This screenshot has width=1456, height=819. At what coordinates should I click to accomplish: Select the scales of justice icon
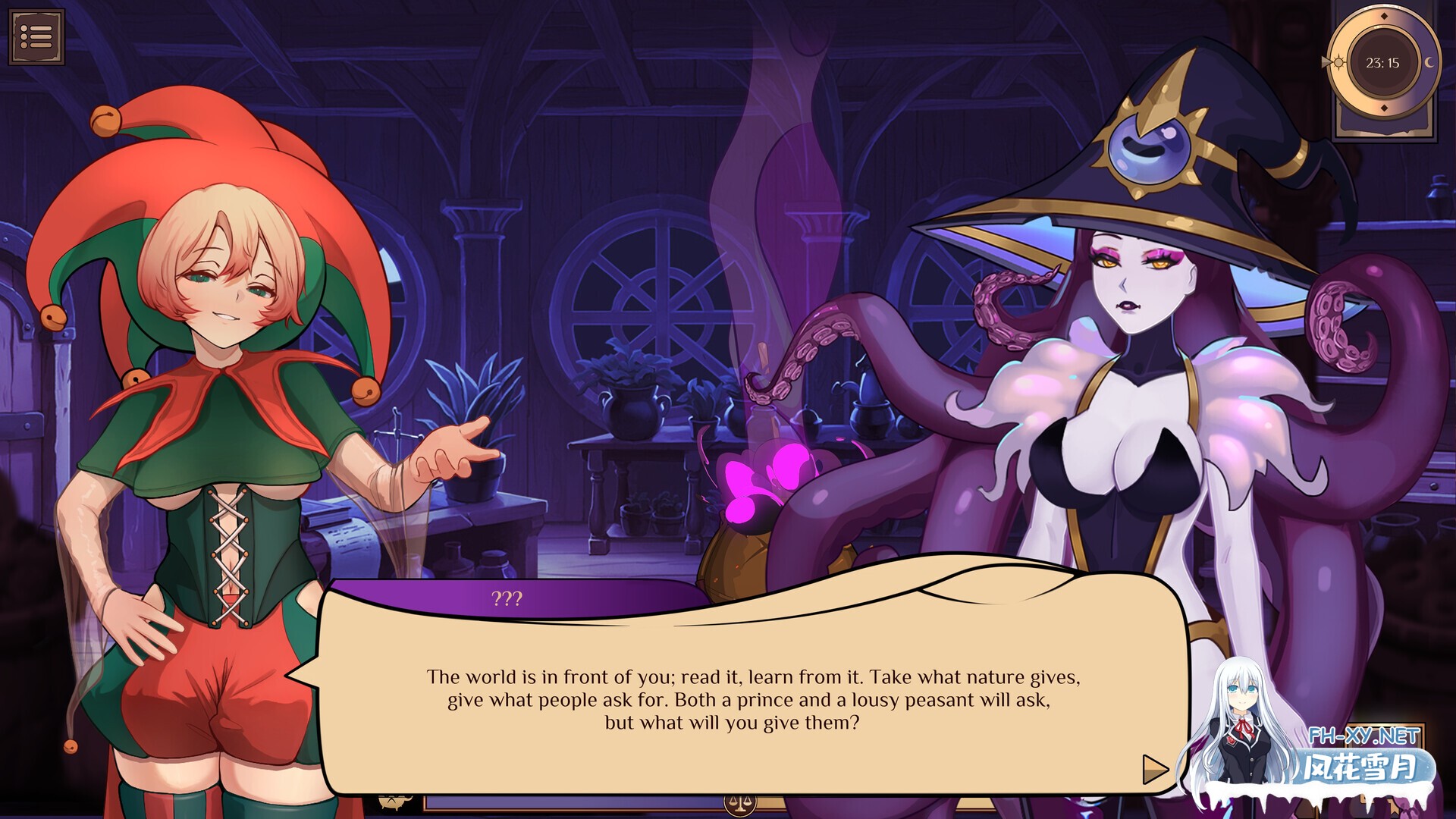(739, 803)
